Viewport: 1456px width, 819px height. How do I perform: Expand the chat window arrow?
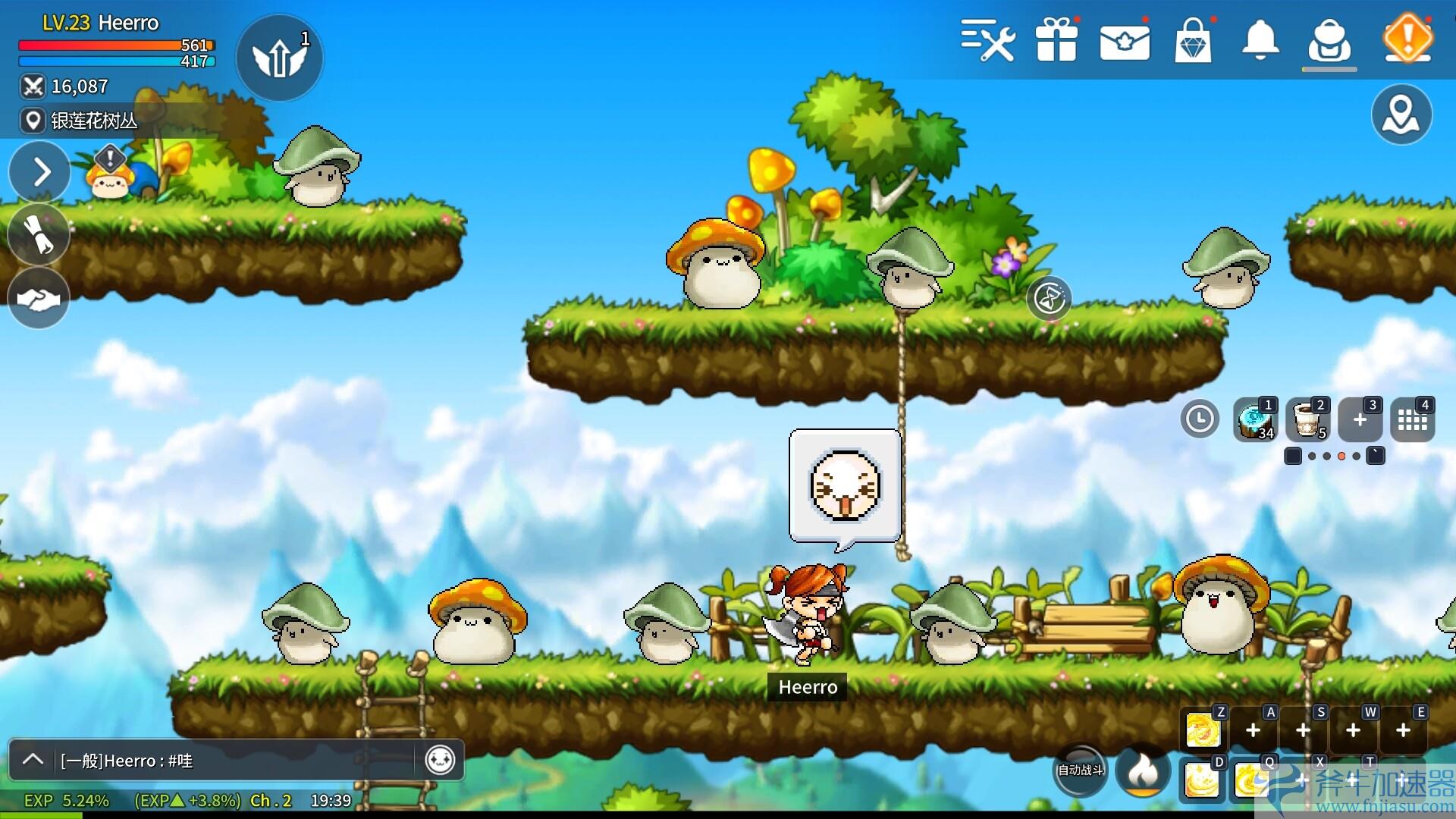tap(33, 759)
